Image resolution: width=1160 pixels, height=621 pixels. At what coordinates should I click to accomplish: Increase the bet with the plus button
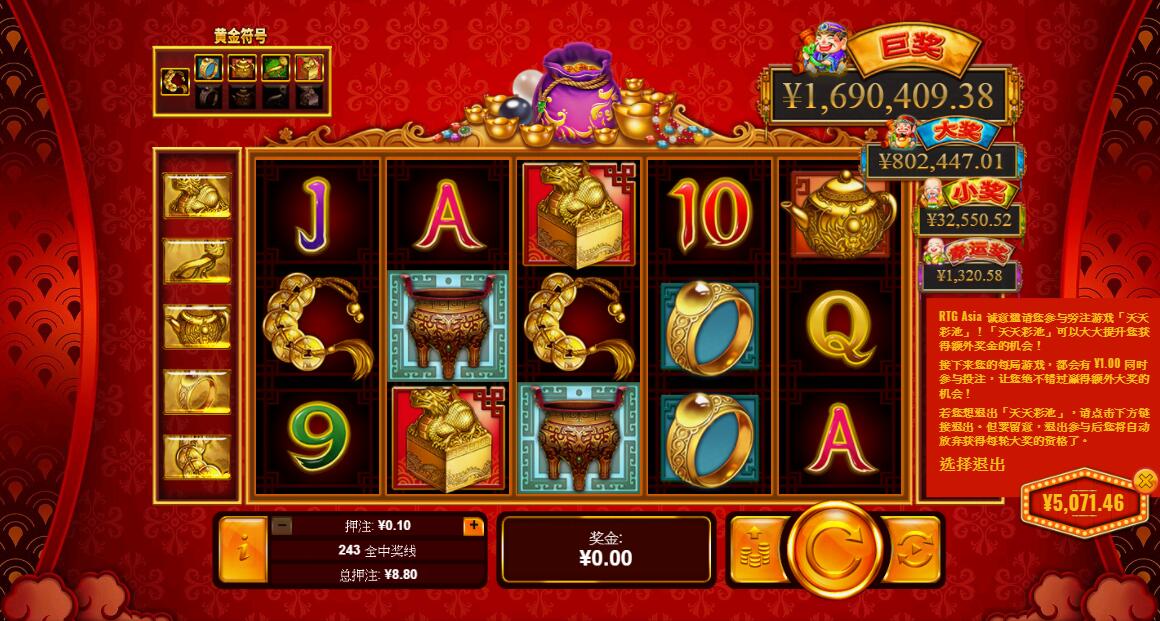472,525
